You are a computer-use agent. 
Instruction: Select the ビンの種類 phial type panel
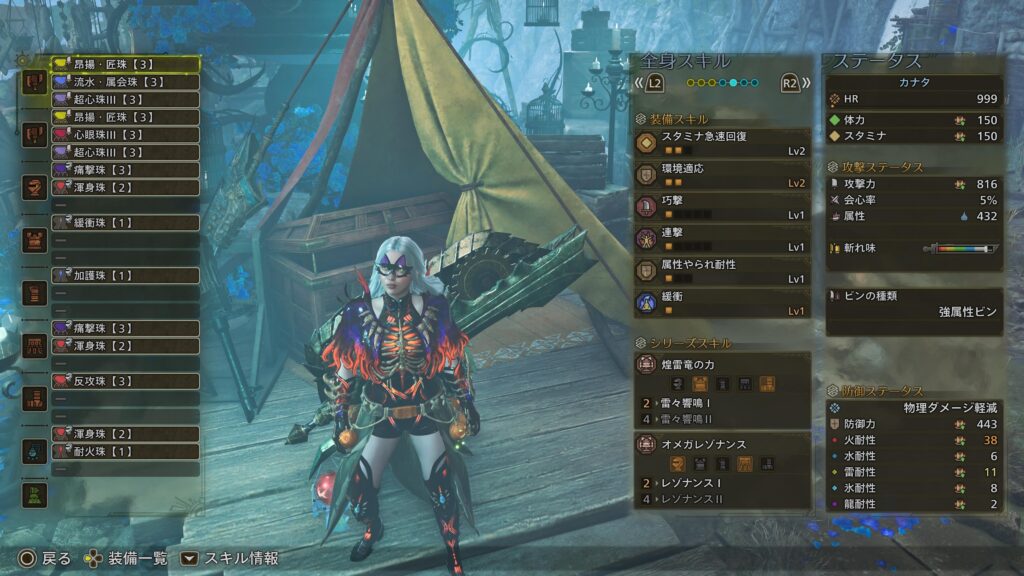[x=913, y=304]
